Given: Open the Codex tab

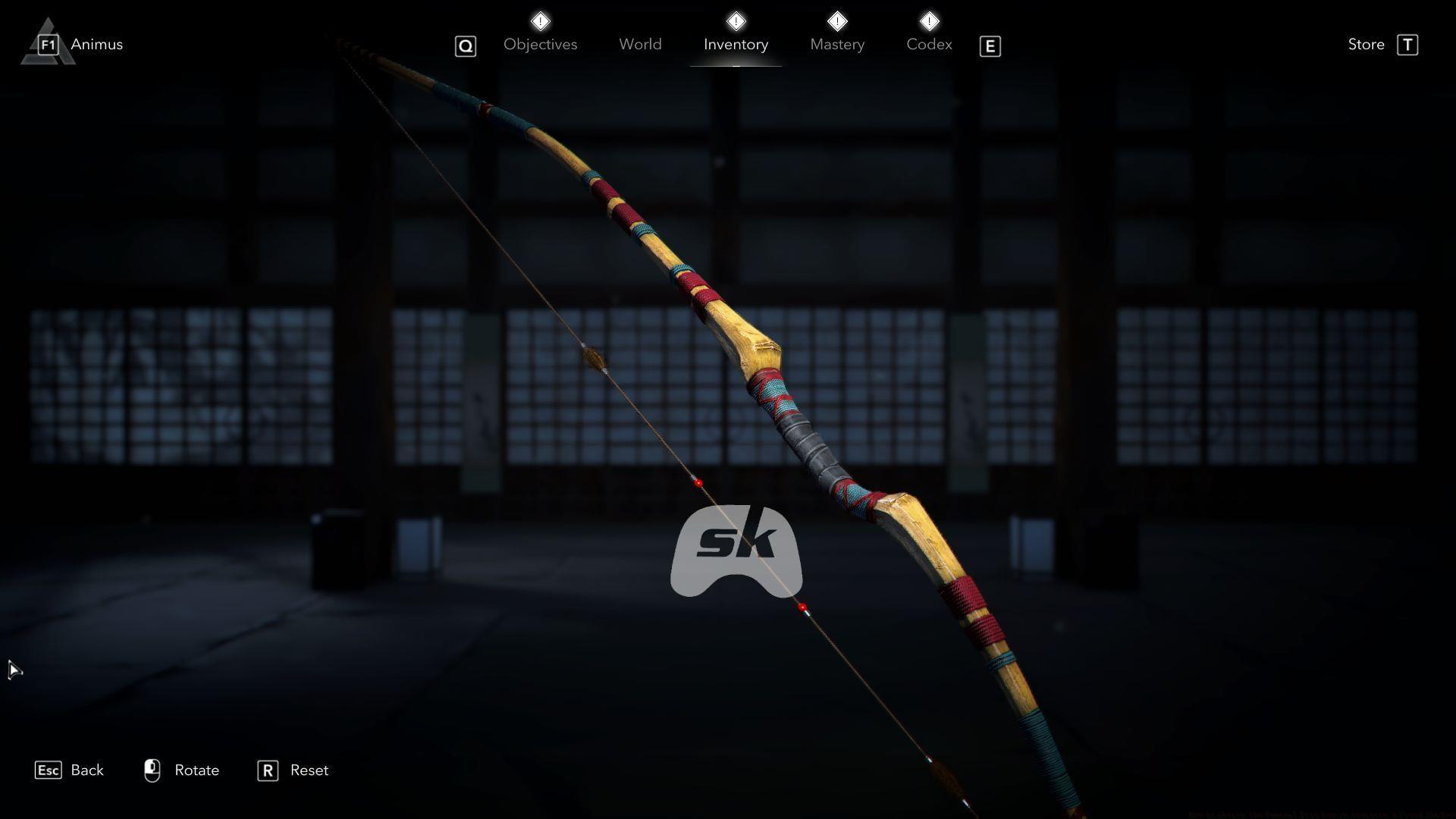Looking at the screenshot, I should point(929,44).
